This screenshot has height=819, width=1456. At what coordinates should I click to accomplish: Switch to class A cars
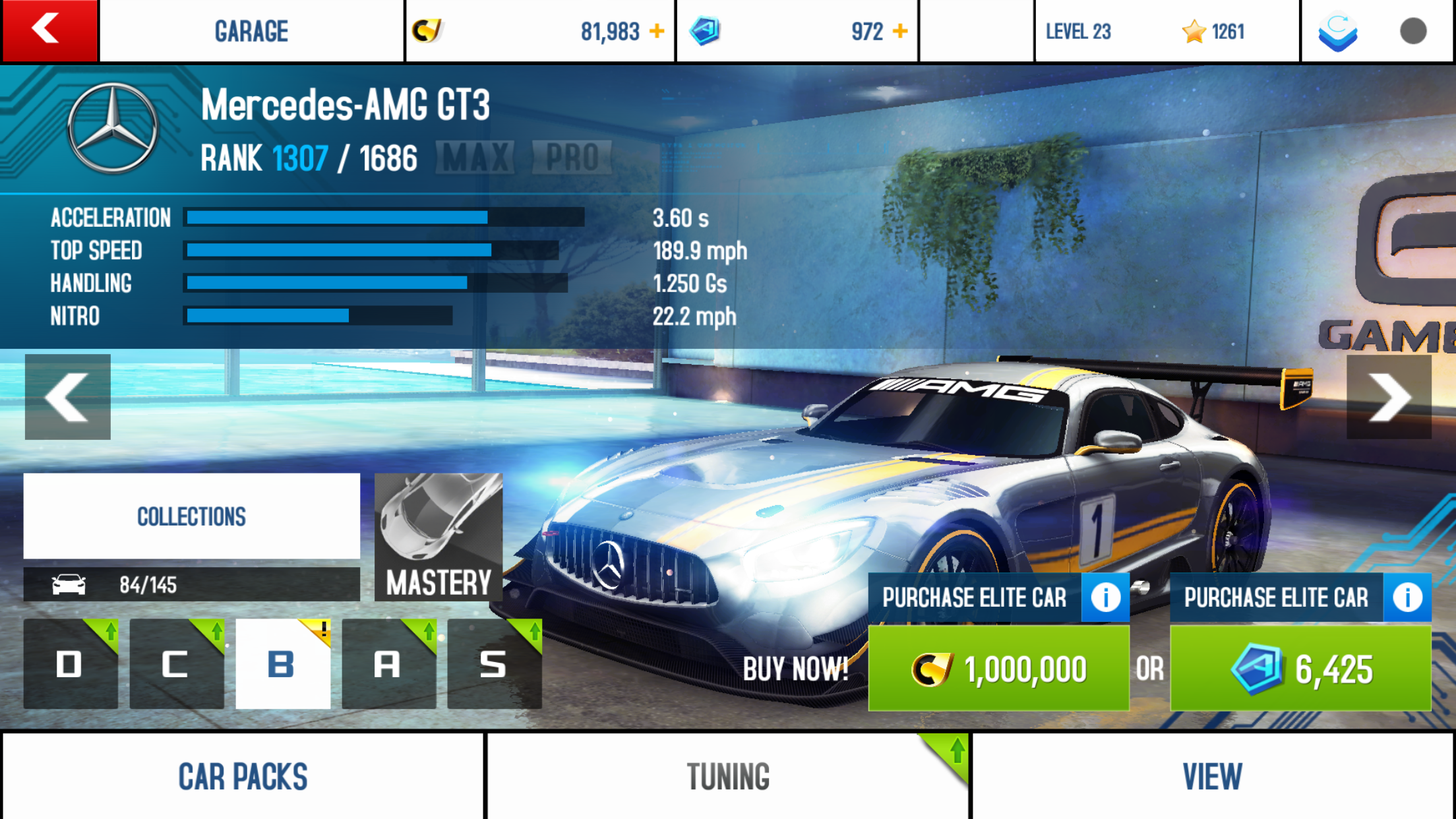pyautogui.click(x=388, y=664)
